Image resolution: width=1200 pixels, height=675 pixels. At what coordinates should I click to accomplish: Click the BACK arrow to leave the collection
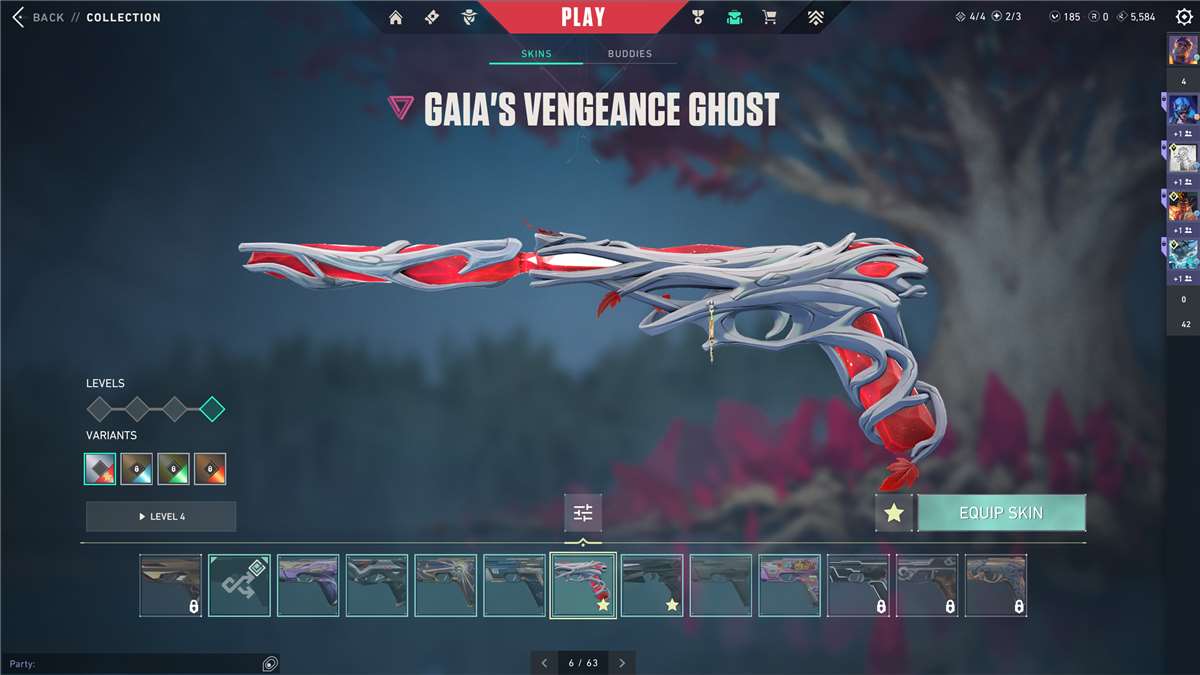[19, 17]
